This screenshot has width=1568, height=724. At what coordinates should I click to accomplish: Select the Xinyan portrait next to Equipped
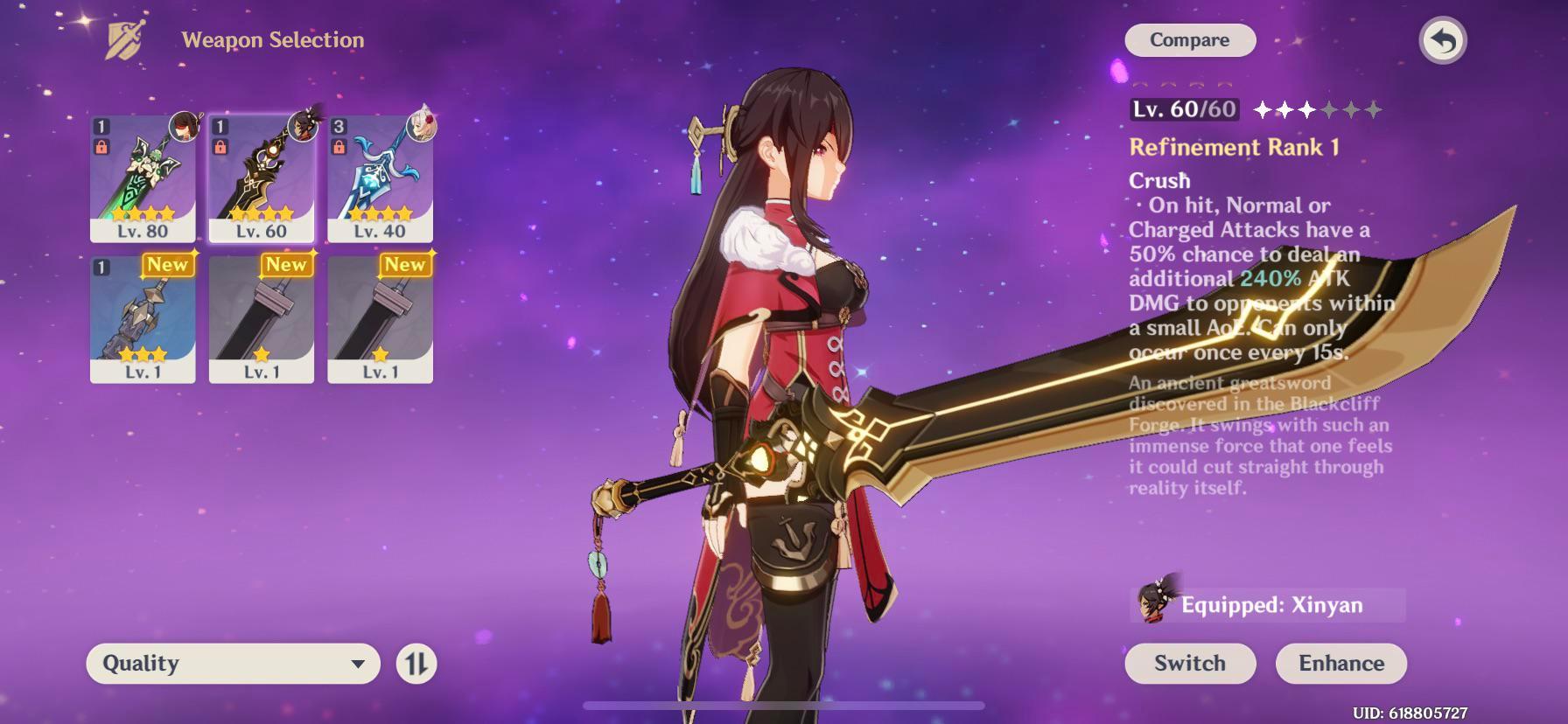(1157, 603)
